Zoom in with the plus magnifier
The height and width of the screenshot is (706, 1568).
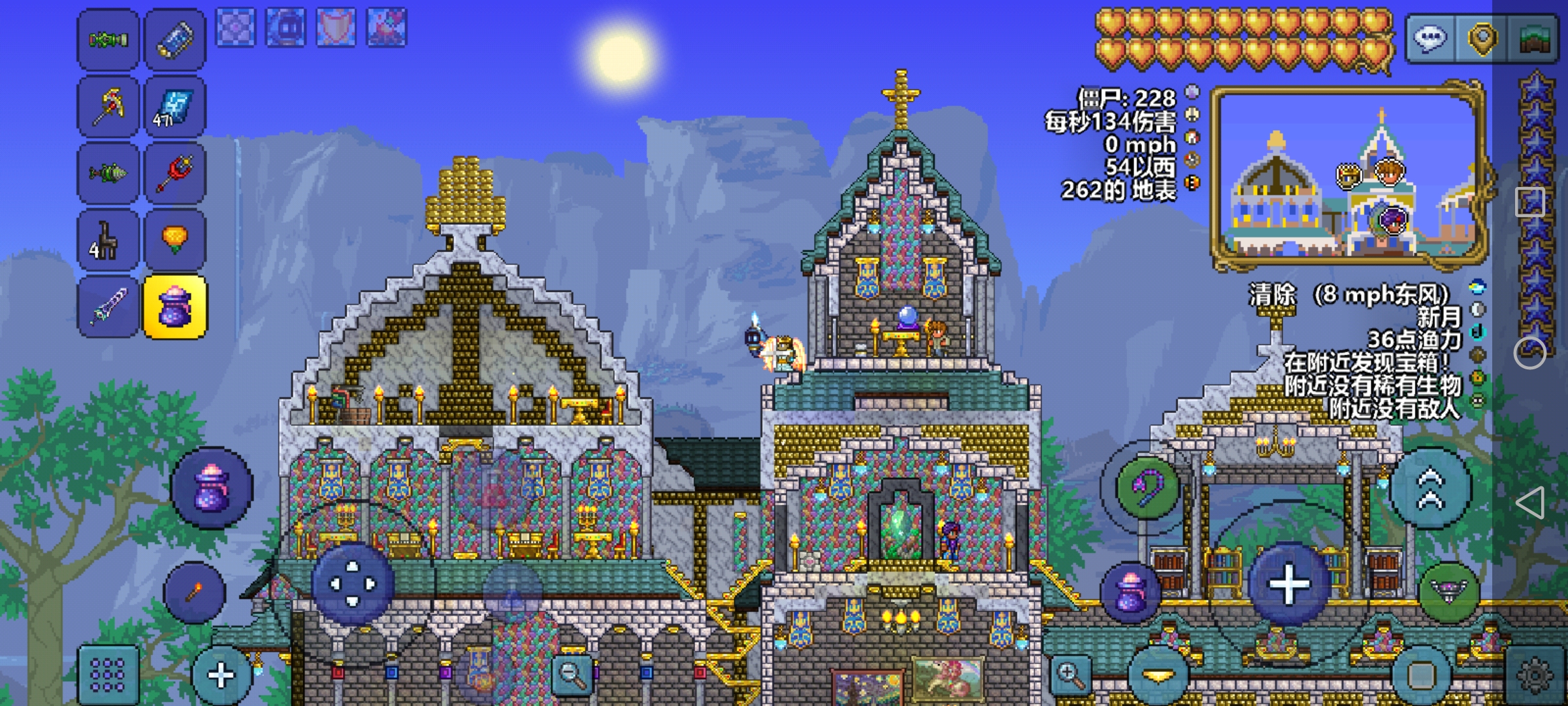(1070, 675)
